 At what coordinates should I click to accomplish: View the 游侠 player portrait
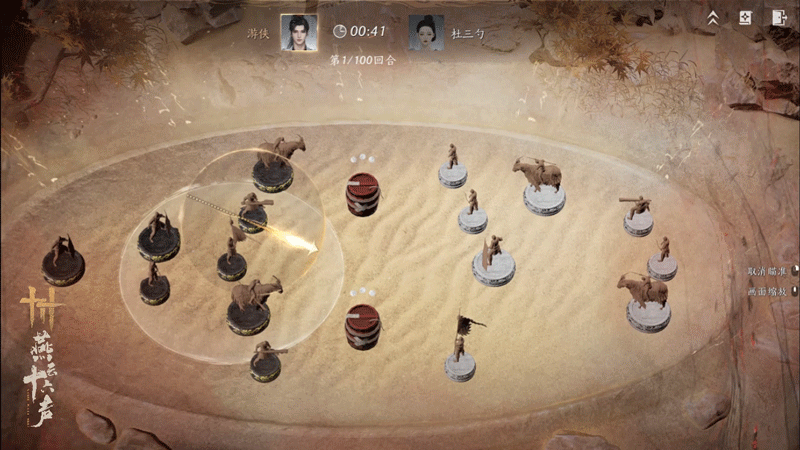[x=298, y=31]
